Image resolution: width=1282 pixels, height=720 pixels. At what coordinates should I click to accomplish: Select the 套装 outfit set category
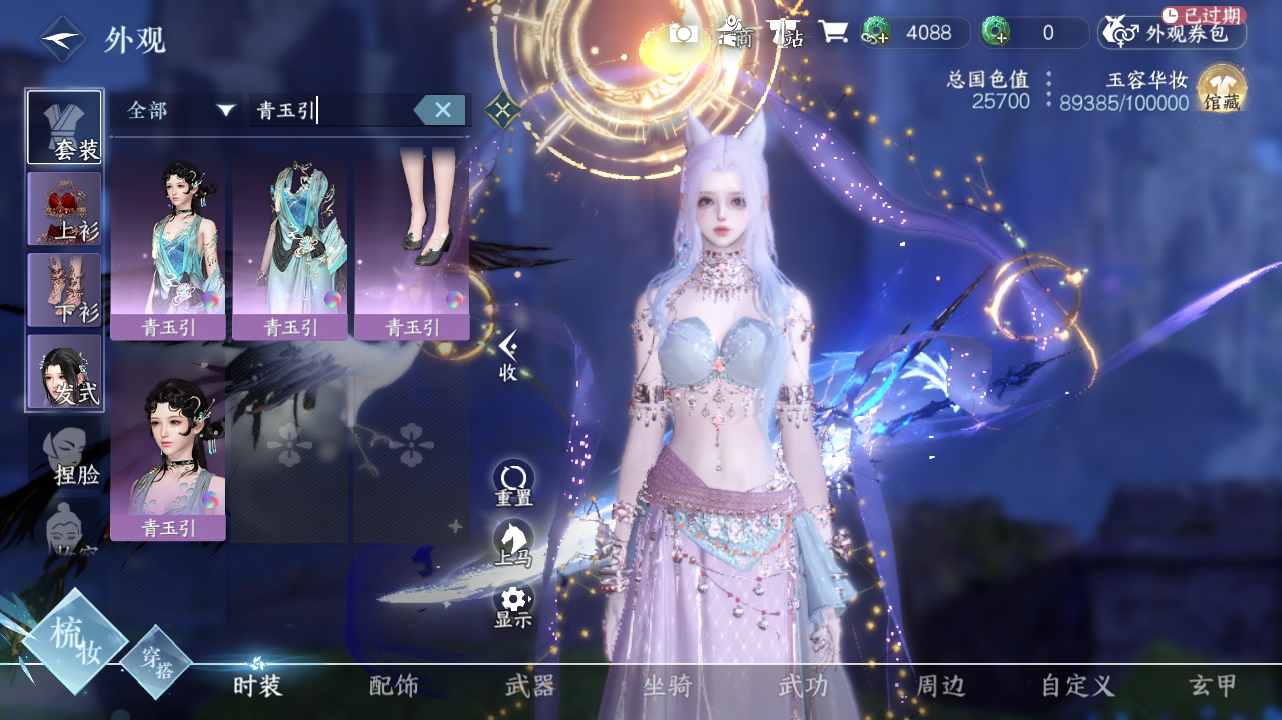click(x=65, y=127)
